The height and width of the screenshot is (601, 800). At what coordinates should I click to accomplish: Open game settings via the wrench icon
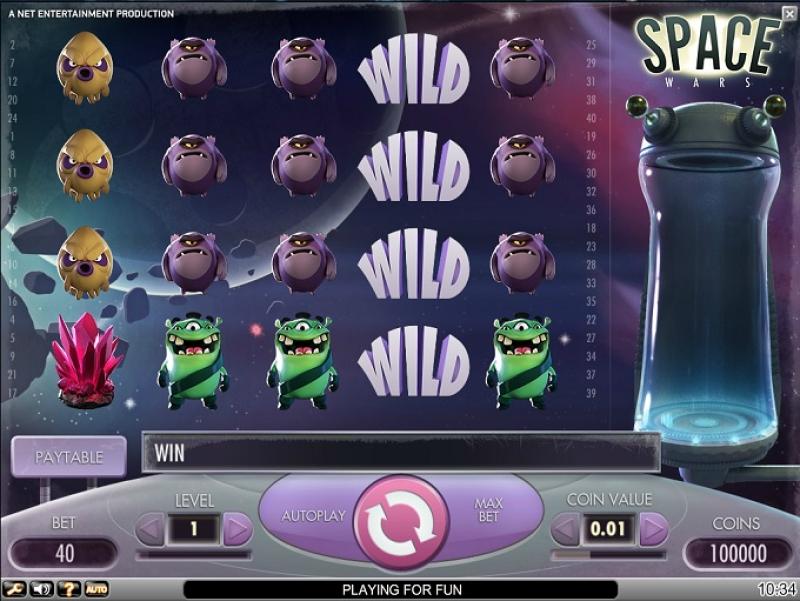(x=14, y=590)
